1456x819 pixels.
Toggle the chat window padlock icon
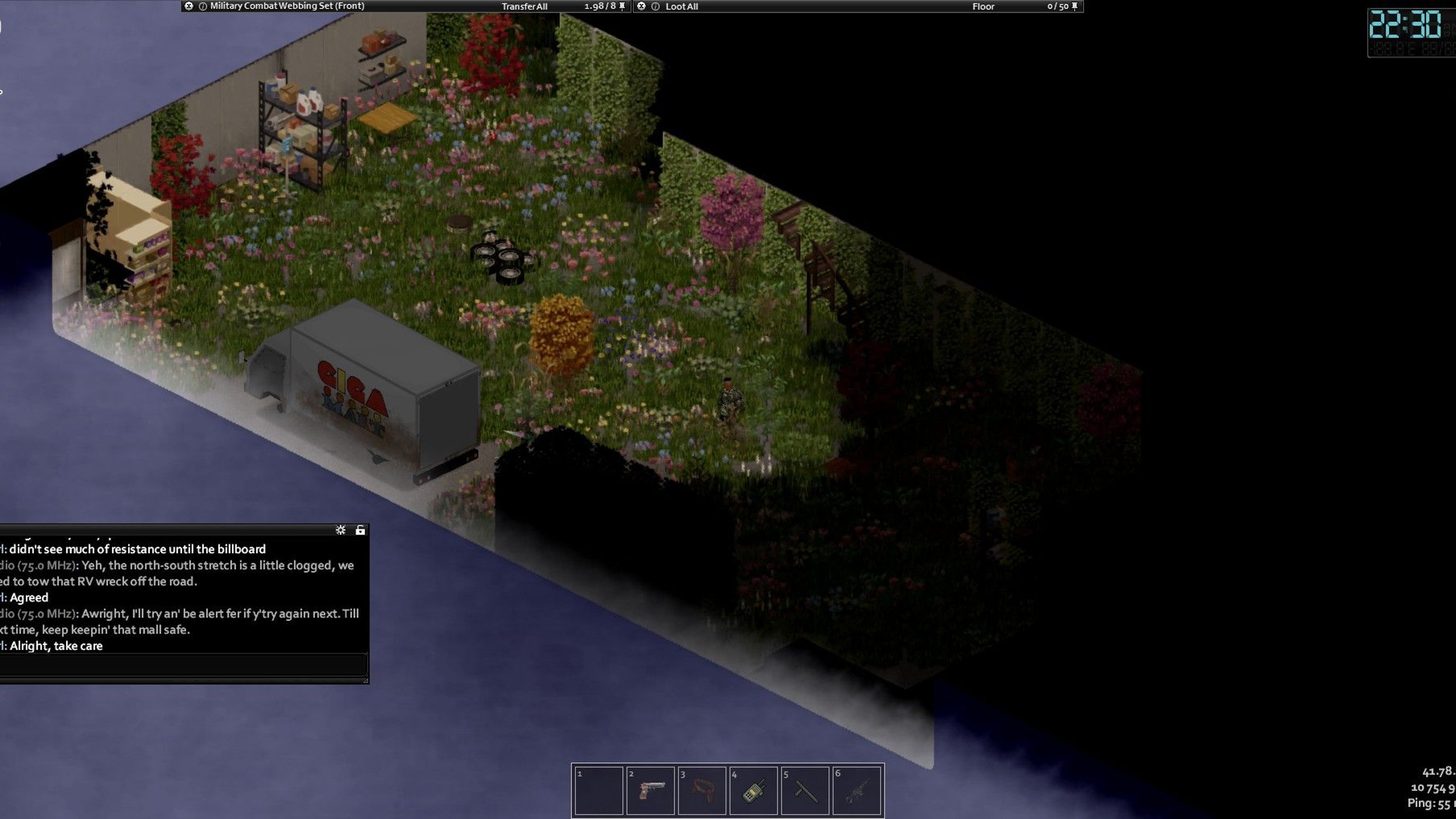[x=360, y=529]
